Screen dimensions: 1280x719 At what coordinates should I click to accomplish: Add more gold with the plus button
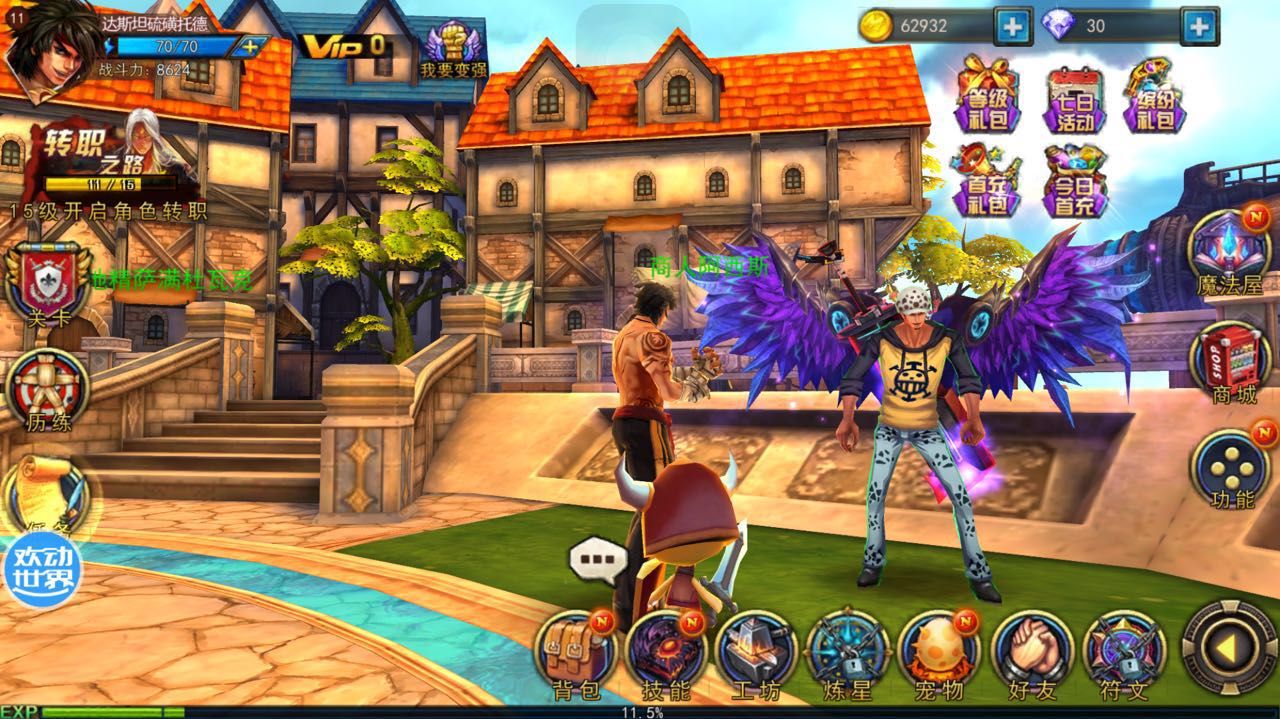click(x=1012, y=26)
